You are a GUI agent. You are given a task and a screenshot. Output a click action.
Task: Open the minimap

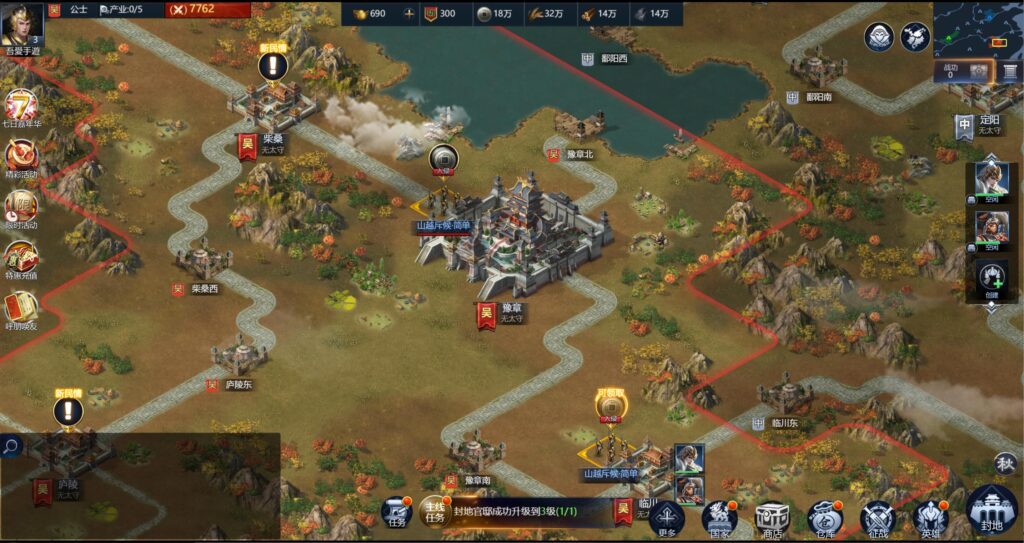click(977, 29)
